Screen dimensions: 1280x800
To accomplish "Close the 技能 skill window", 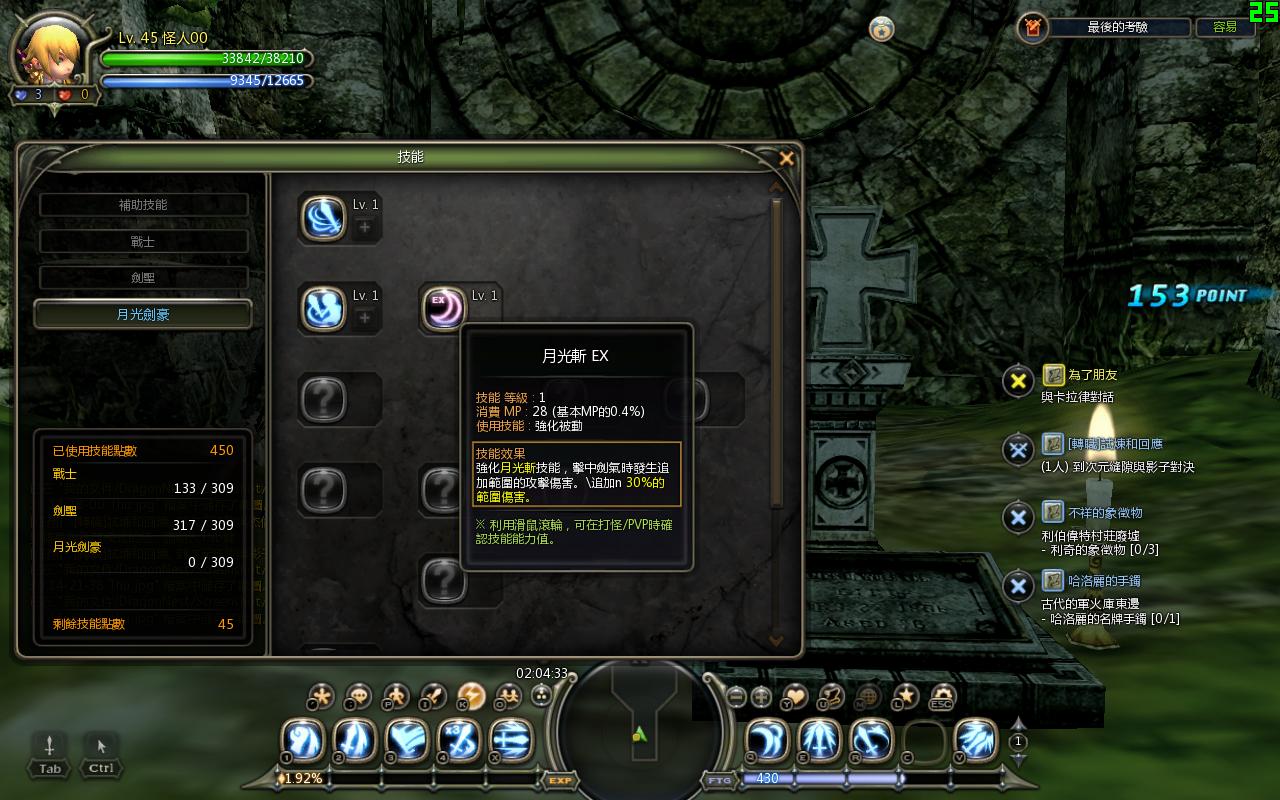I will point(786,158).
